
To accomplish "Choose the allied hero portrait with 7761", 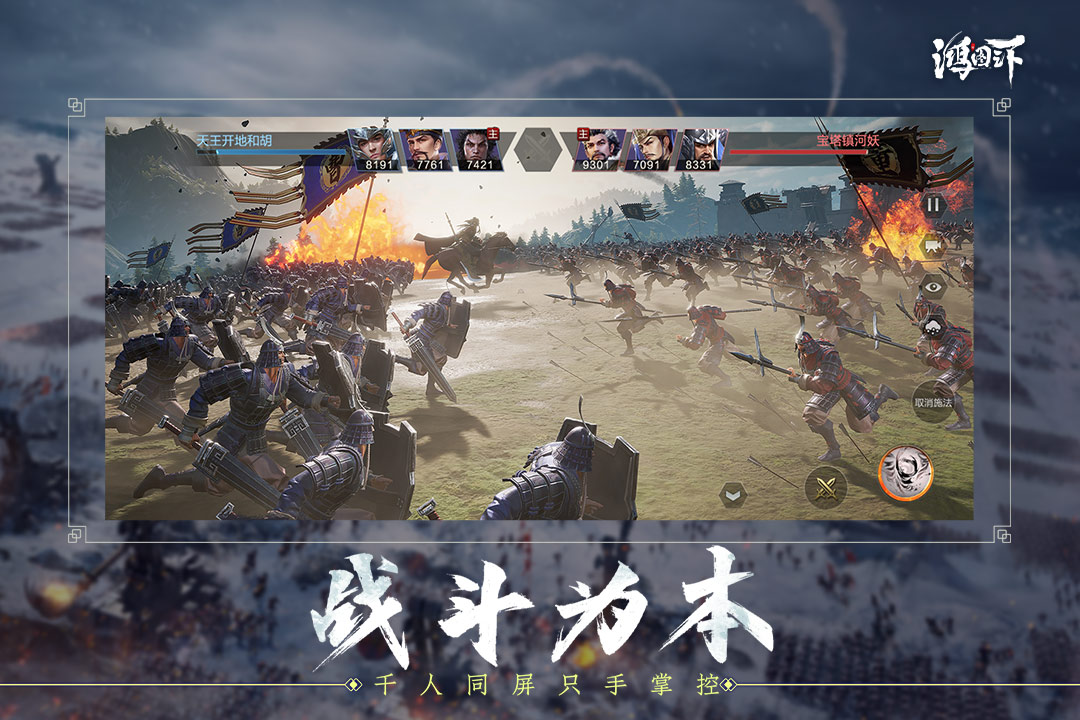I will click(x=425, y=149).
